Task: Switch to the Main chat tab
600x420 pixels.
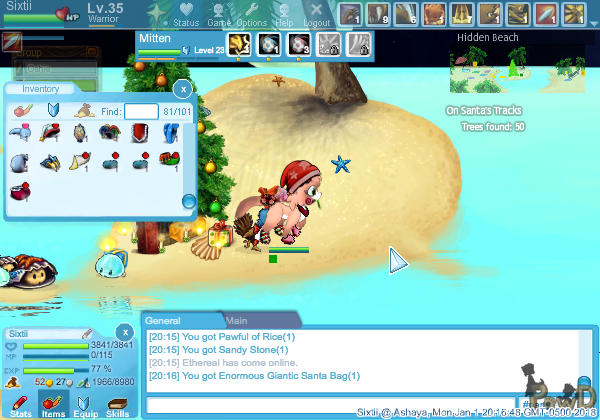Action: click(x=237, y=321)
